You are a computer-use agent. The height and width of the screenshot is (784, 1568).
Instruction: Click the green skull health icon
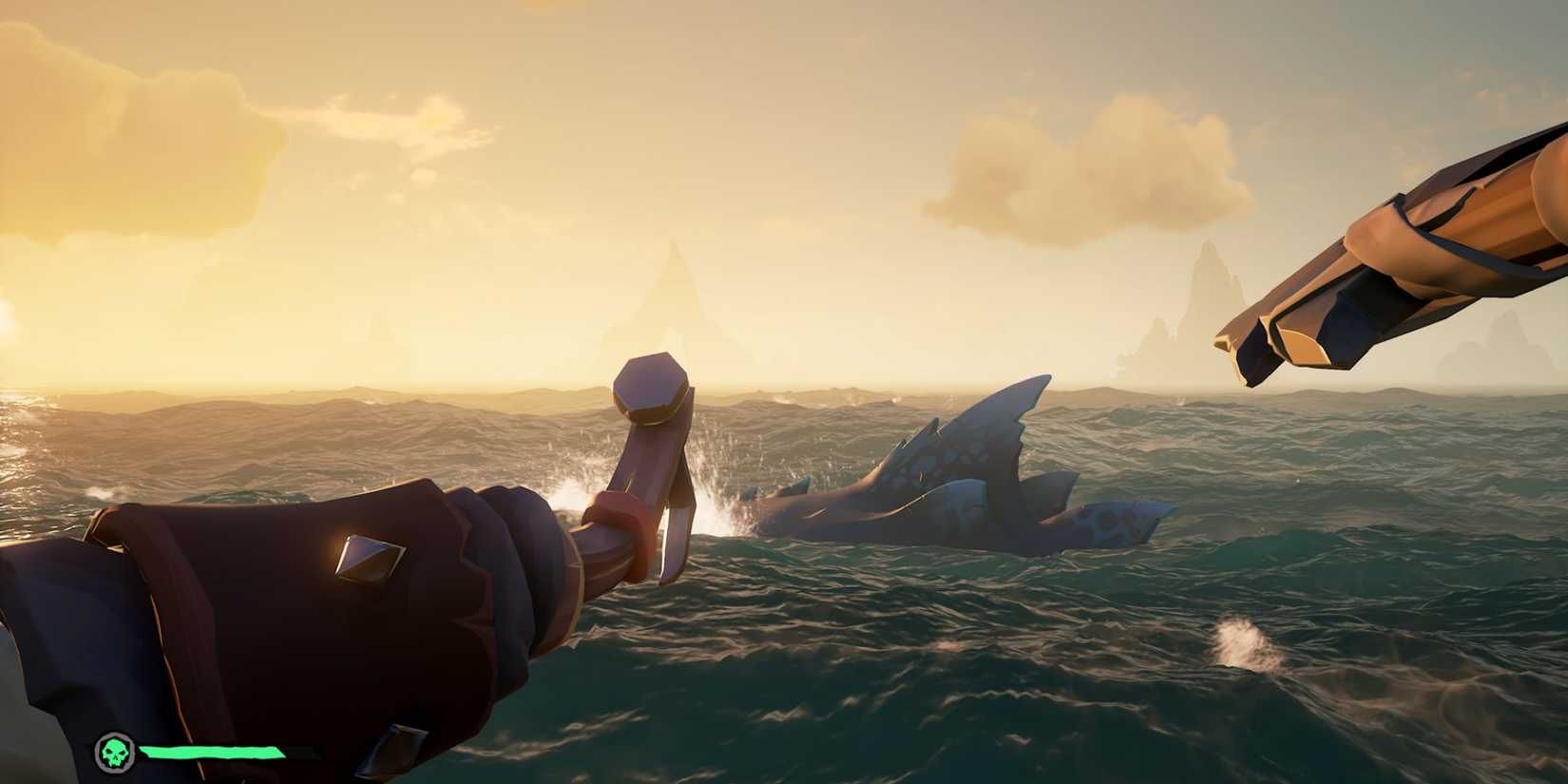point(114,750)
